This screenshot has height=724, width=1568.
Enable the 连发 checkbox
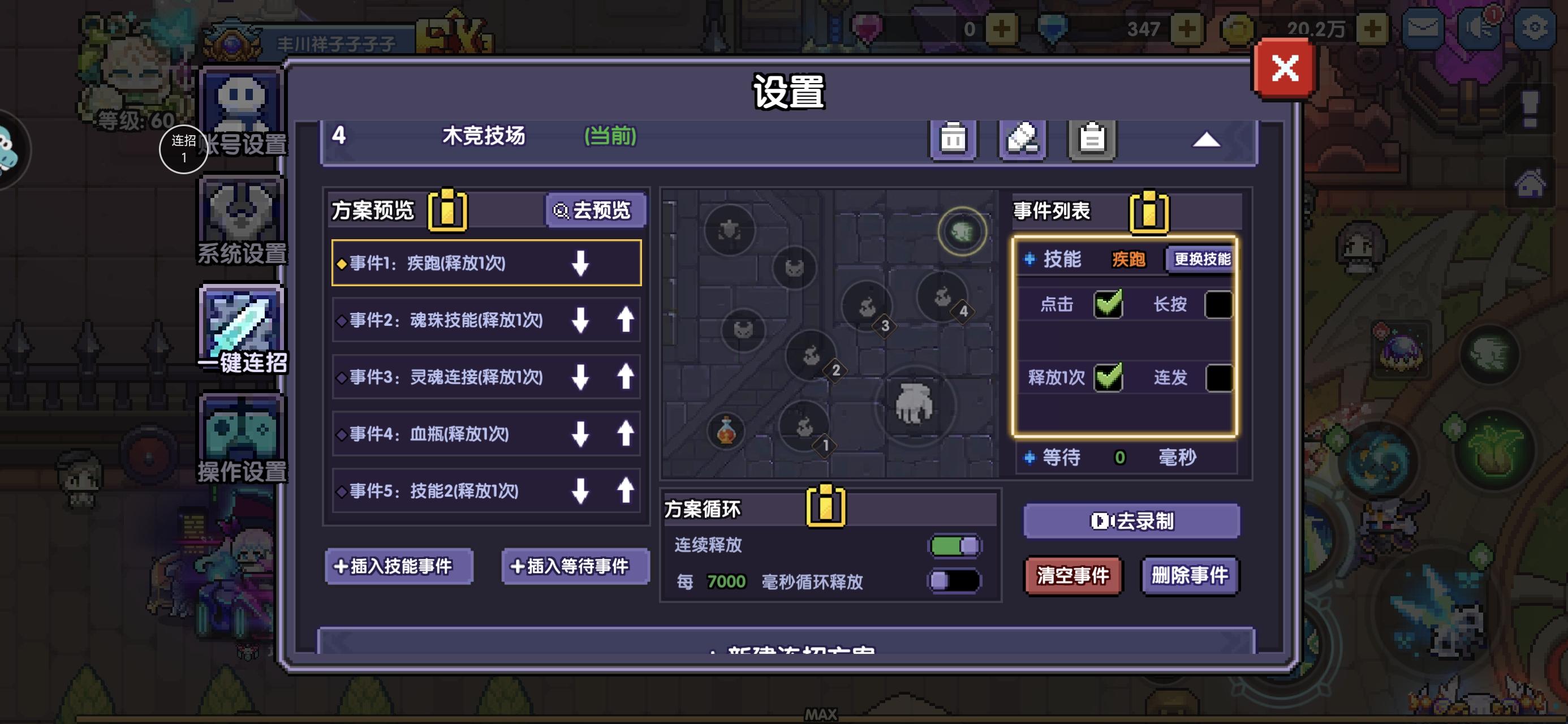1218,377
